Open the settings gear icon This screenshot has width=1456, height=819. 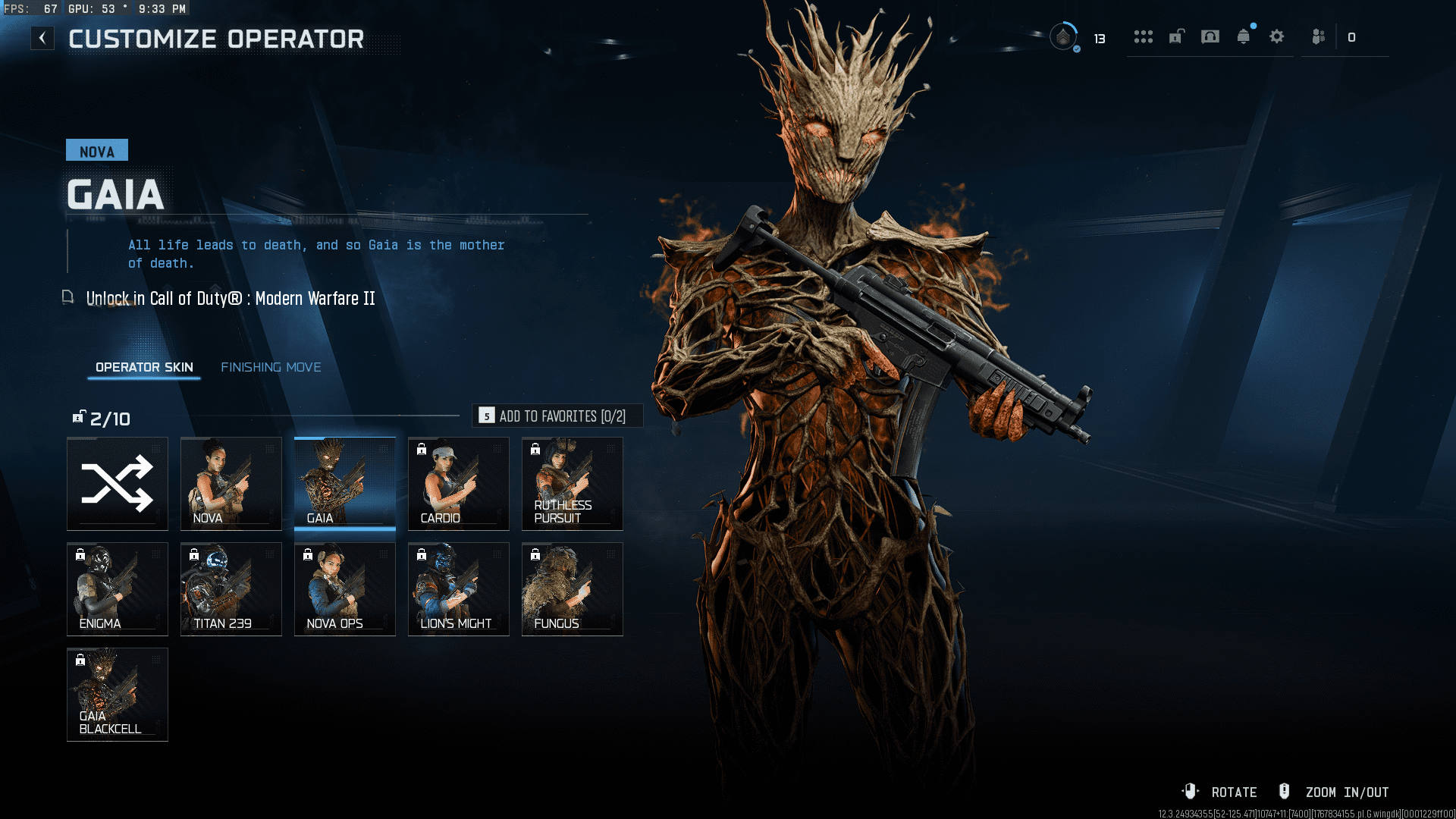pyautogui.click(x=1277, y=36)
